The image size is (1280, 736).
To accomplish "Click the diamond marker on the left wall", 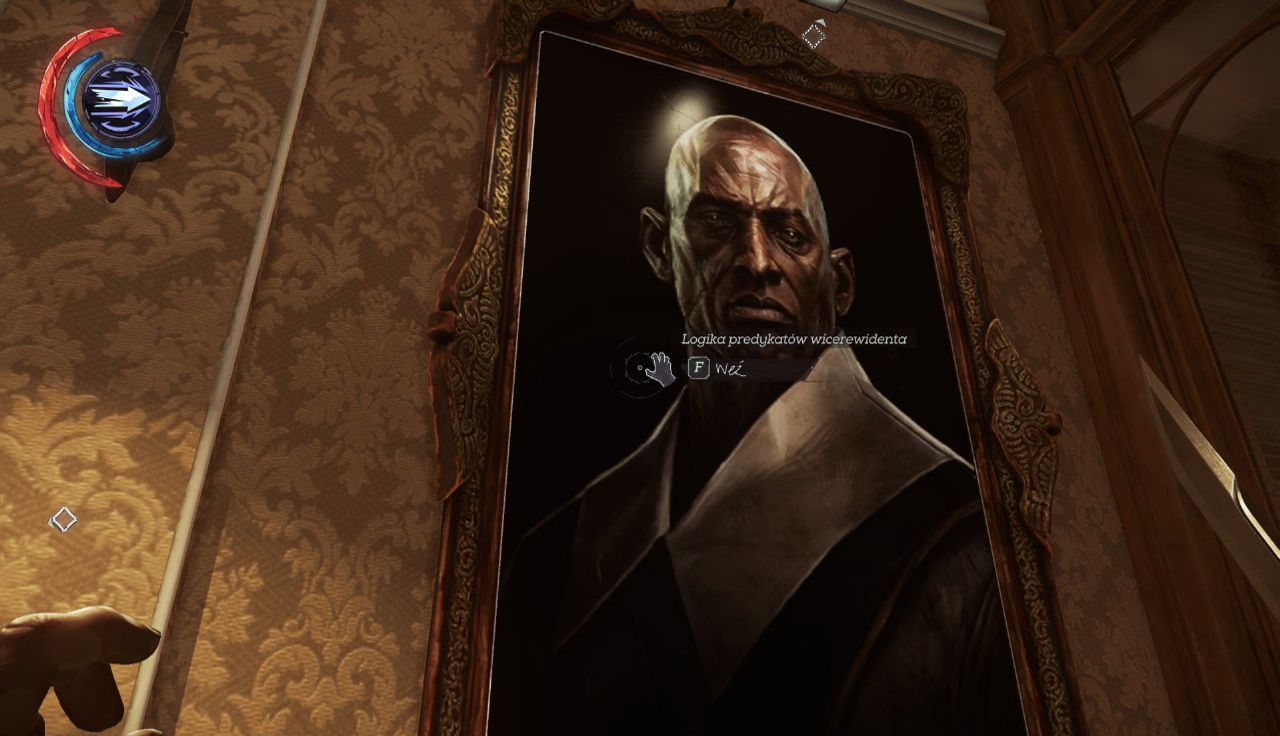I will [63, 519].
